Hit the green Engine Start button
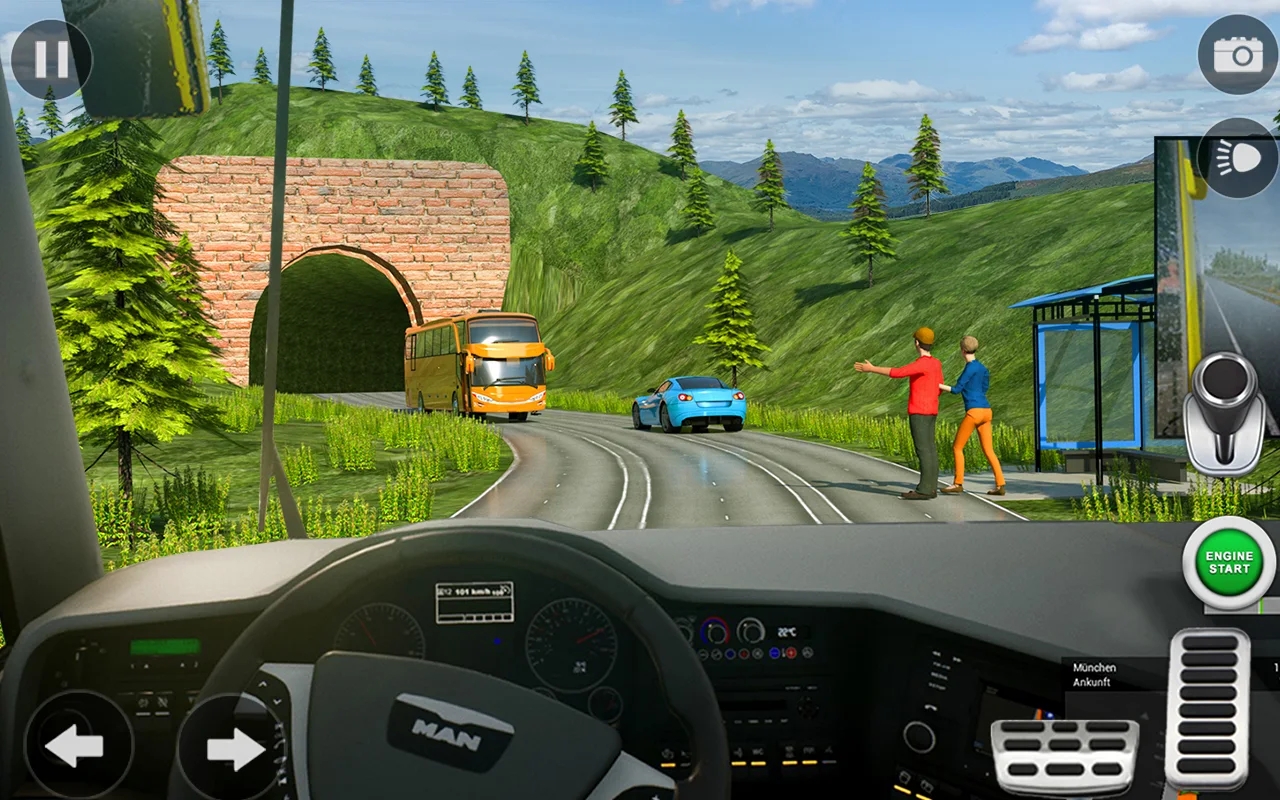The width and height of the screenshot is (1280, 800). (1229, 563)
